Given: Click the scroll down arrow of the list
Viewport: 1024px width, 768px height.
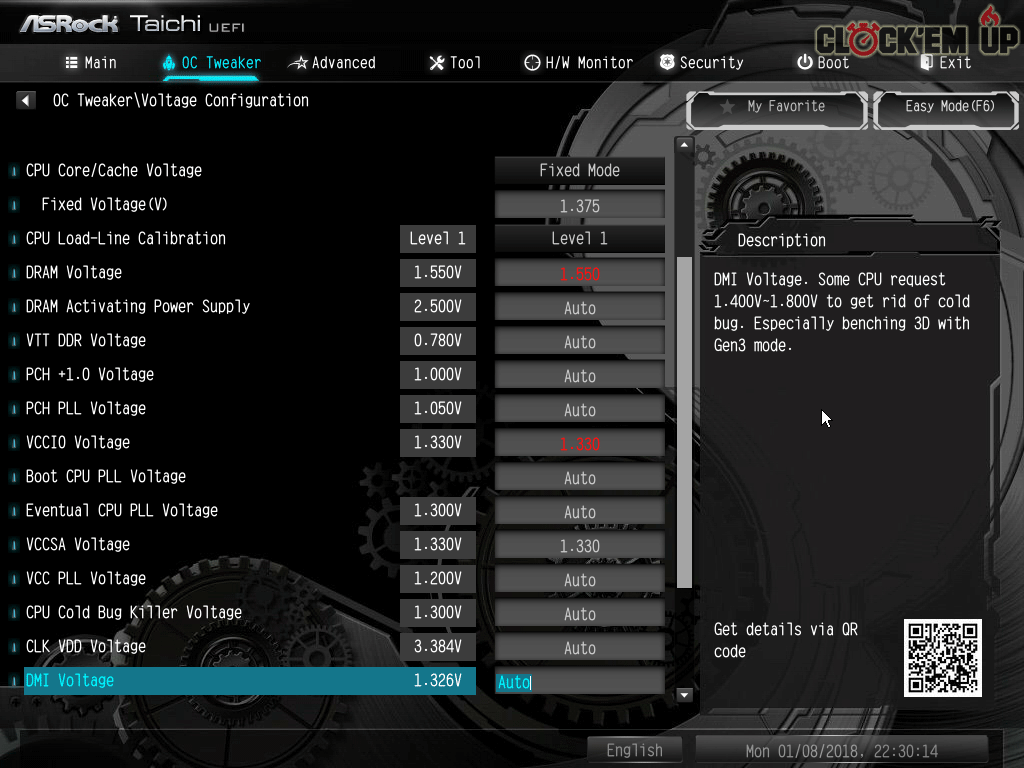Looking at the screenshot, I should (x=685, y=694).
